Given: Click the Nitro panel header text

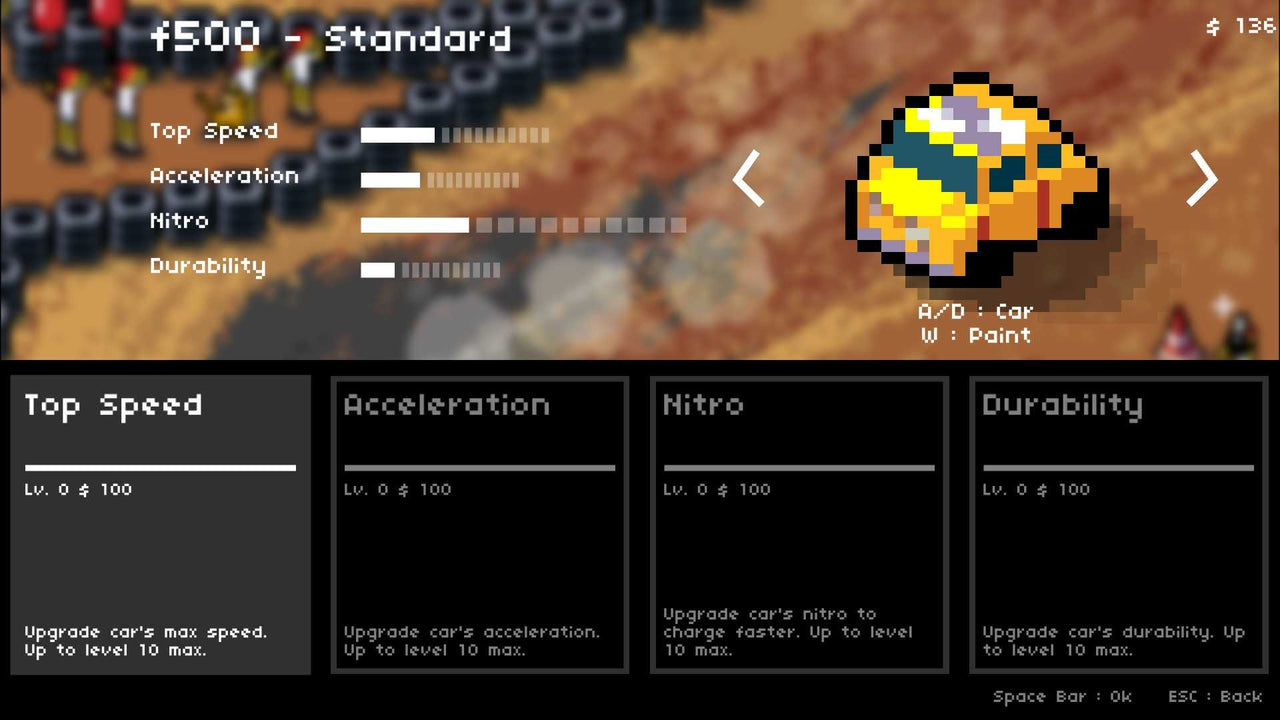Looking at the screenshot, I should point(703,405).
